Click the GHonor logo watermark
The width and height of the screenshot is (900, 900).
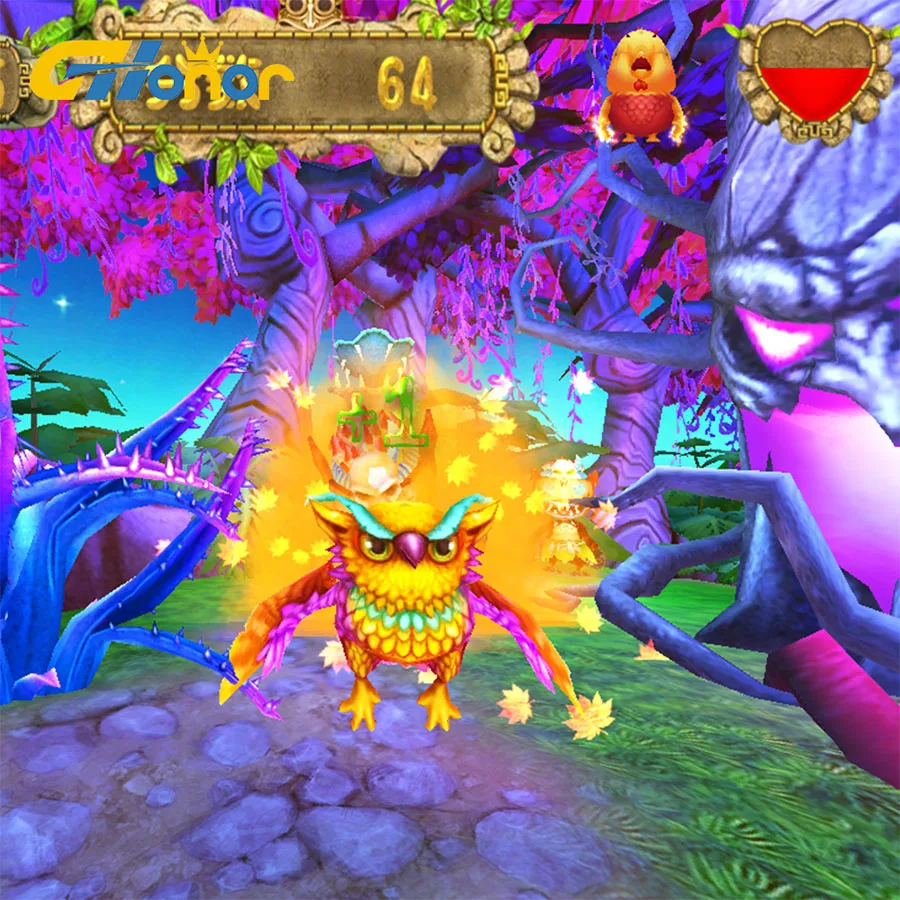point(160,77)
